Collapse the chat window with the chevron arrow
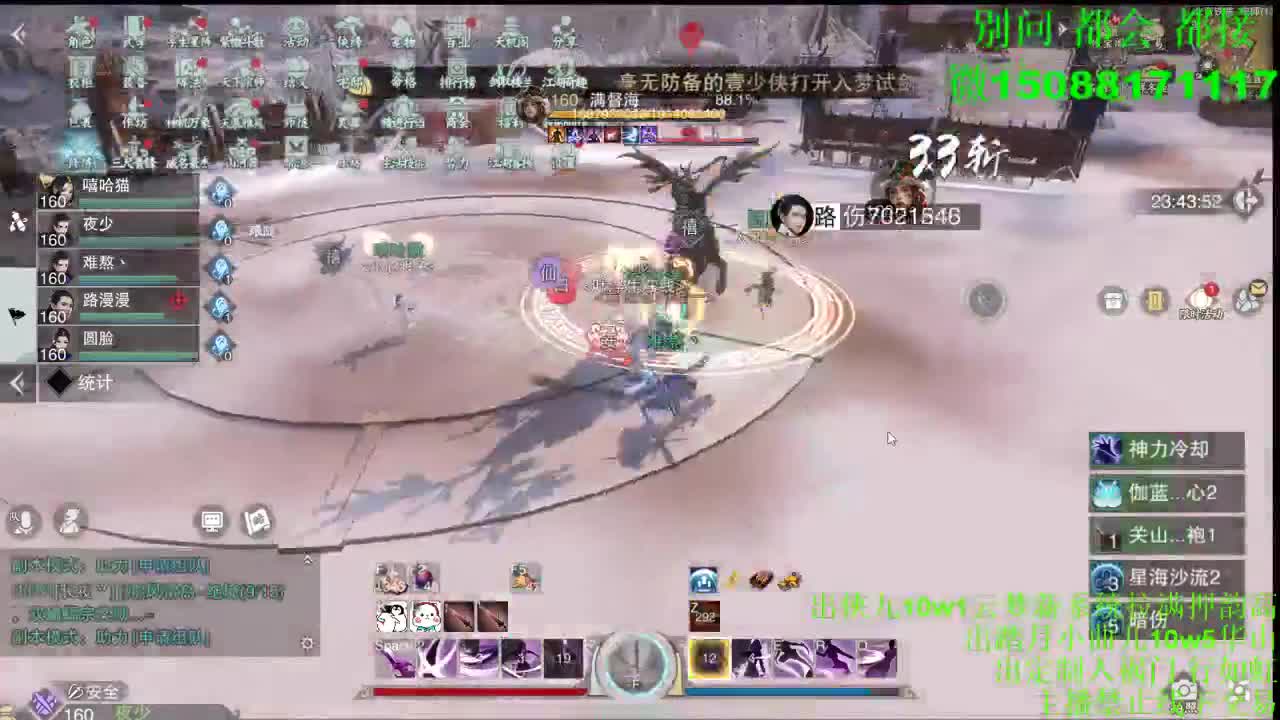 (308, 558)
